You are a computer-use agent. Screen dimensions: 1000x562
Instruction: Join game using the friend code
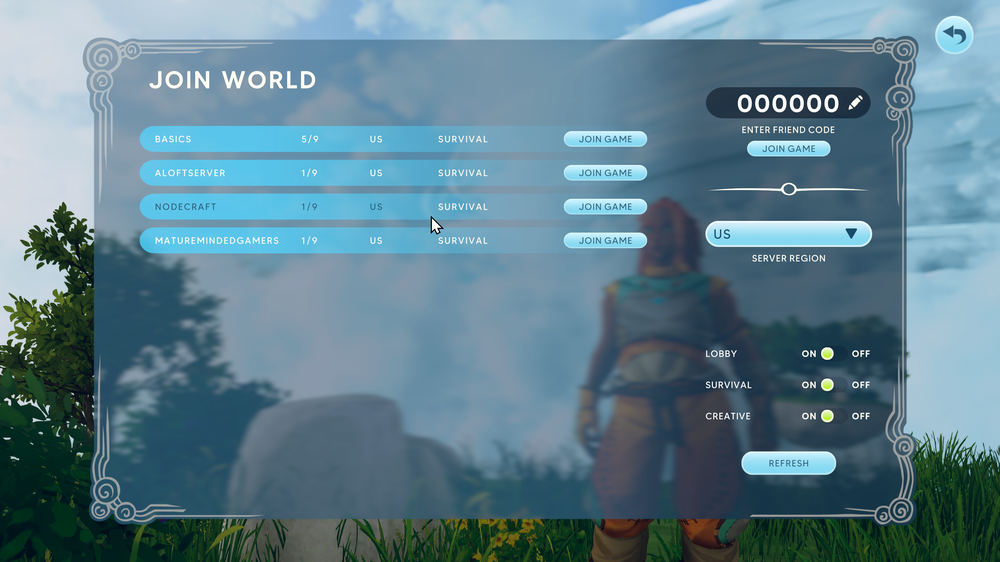pos(788,149)
